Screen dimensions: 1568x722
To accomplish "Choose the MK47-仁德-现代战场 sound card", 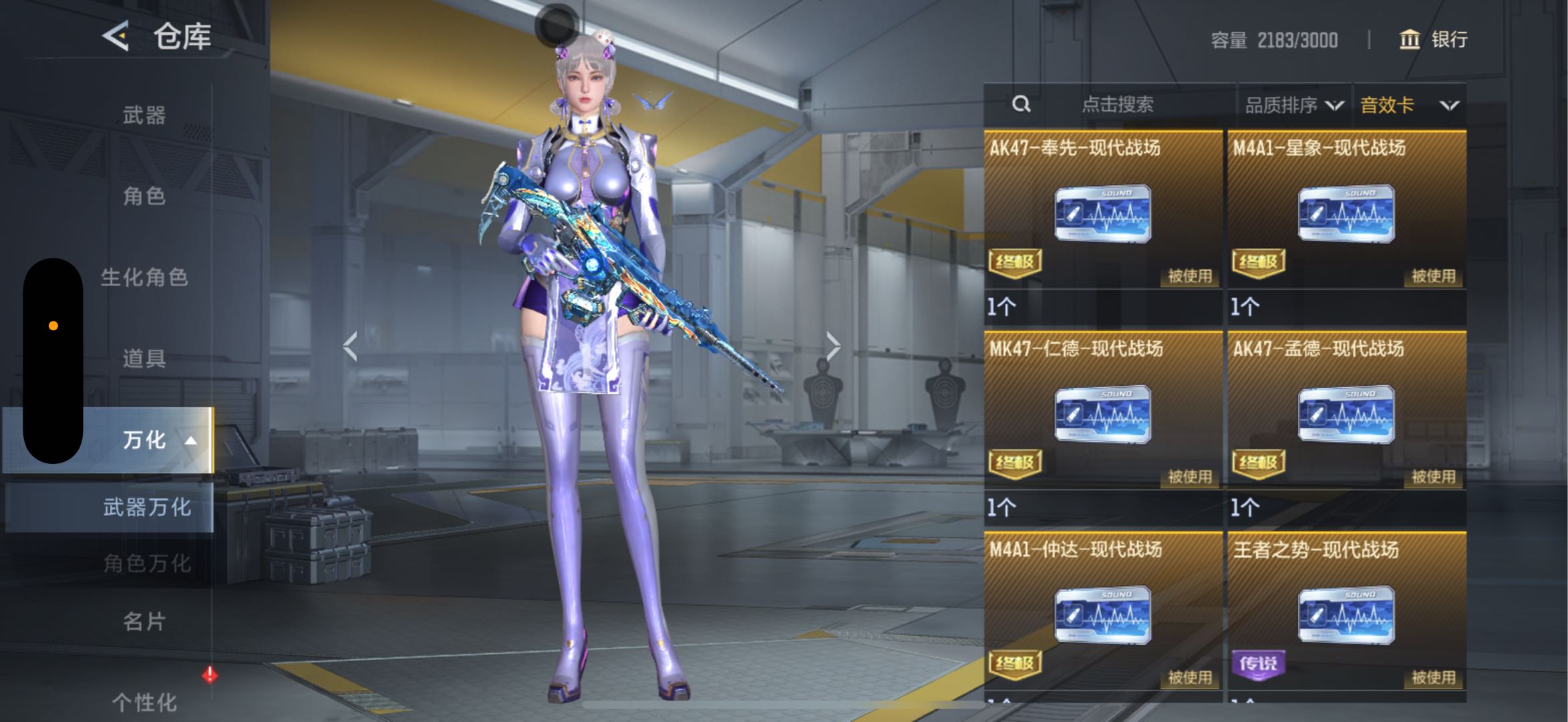I will (1102, 414).
